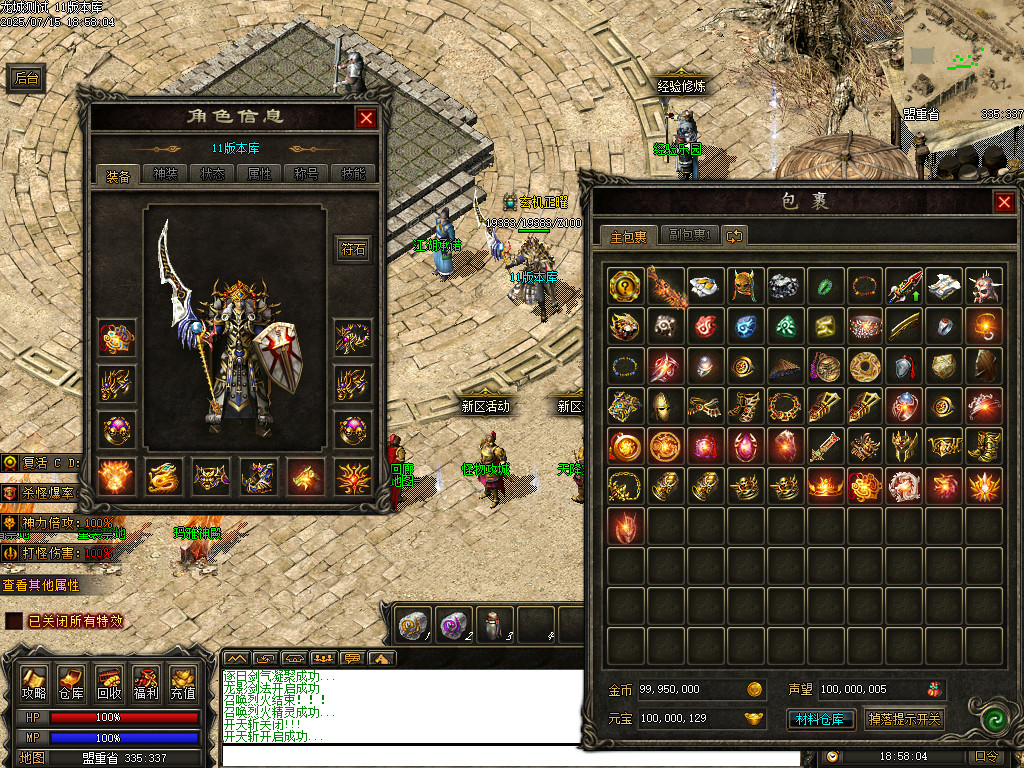1024x768 pixels.
Task: Select the 称号 title tab
Action: pyautogui.click(x=306, y=174)
